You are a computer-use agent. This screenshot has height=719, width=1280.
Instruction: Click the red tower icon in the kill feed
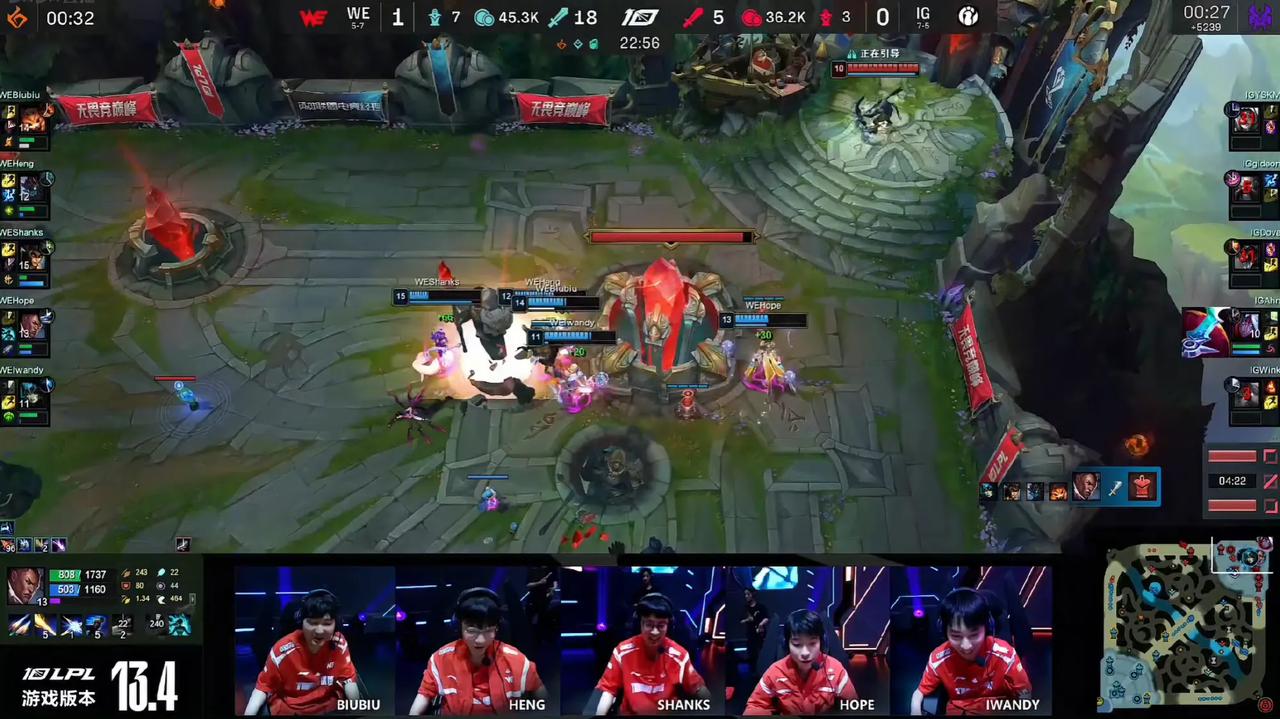click(x=1142, y=487)
